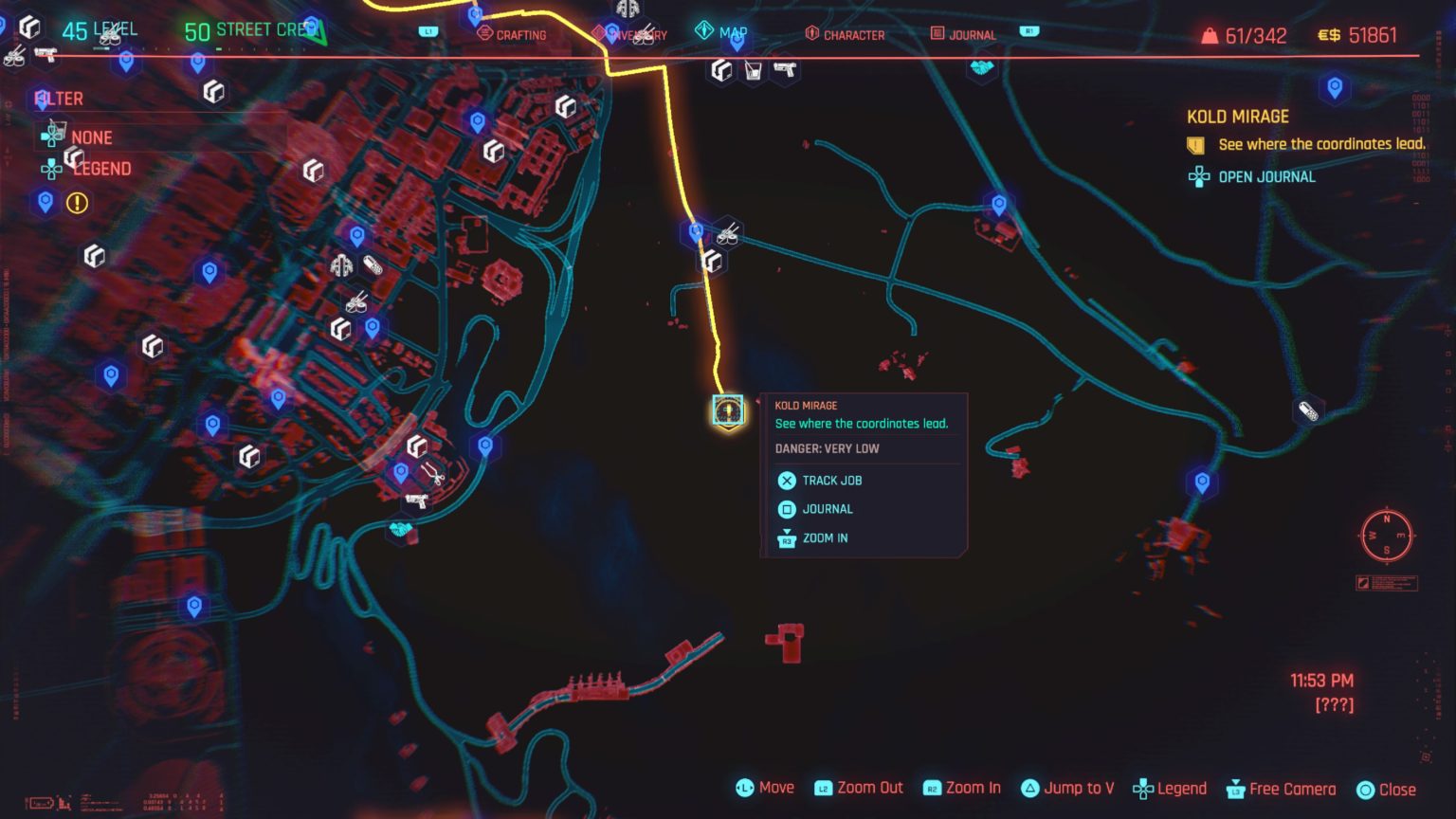Open the Zoom In option in the quest popup
This screenshot has height=819, width=1456.
pos(827,538)
